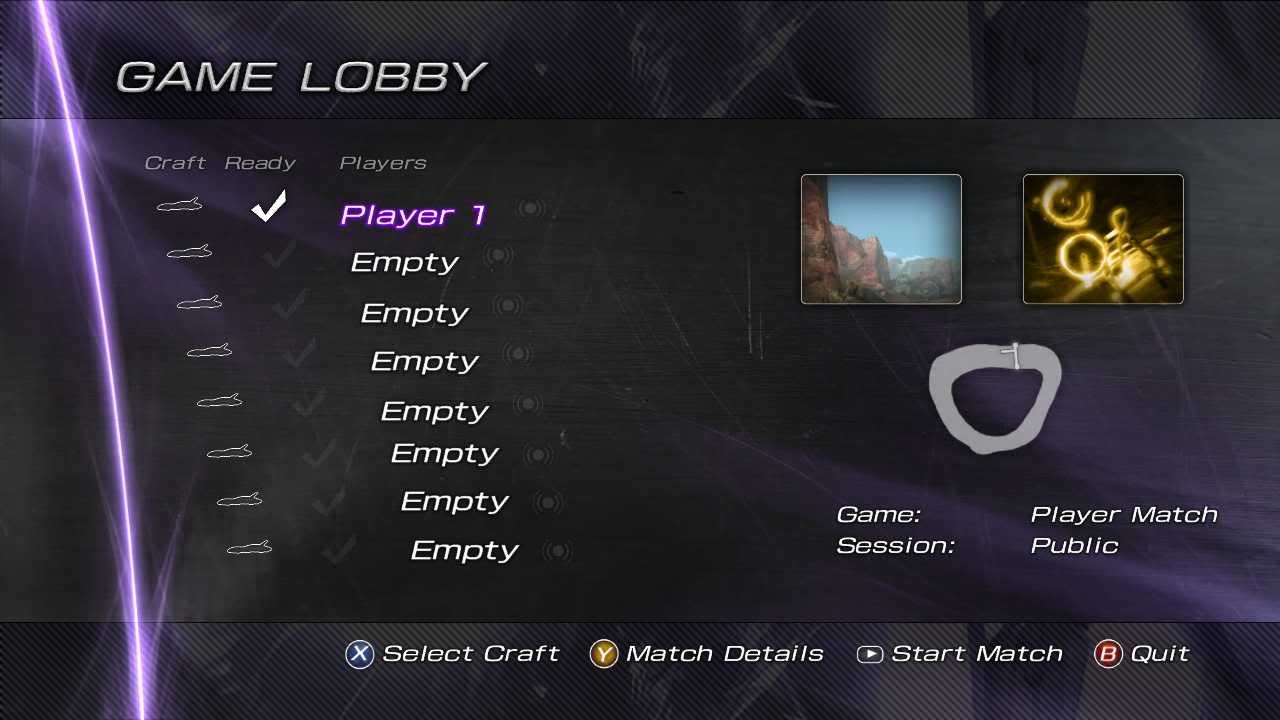Select the Player 1 row
This screenshot has width=1280, height=720.
(x=412, y=214)
